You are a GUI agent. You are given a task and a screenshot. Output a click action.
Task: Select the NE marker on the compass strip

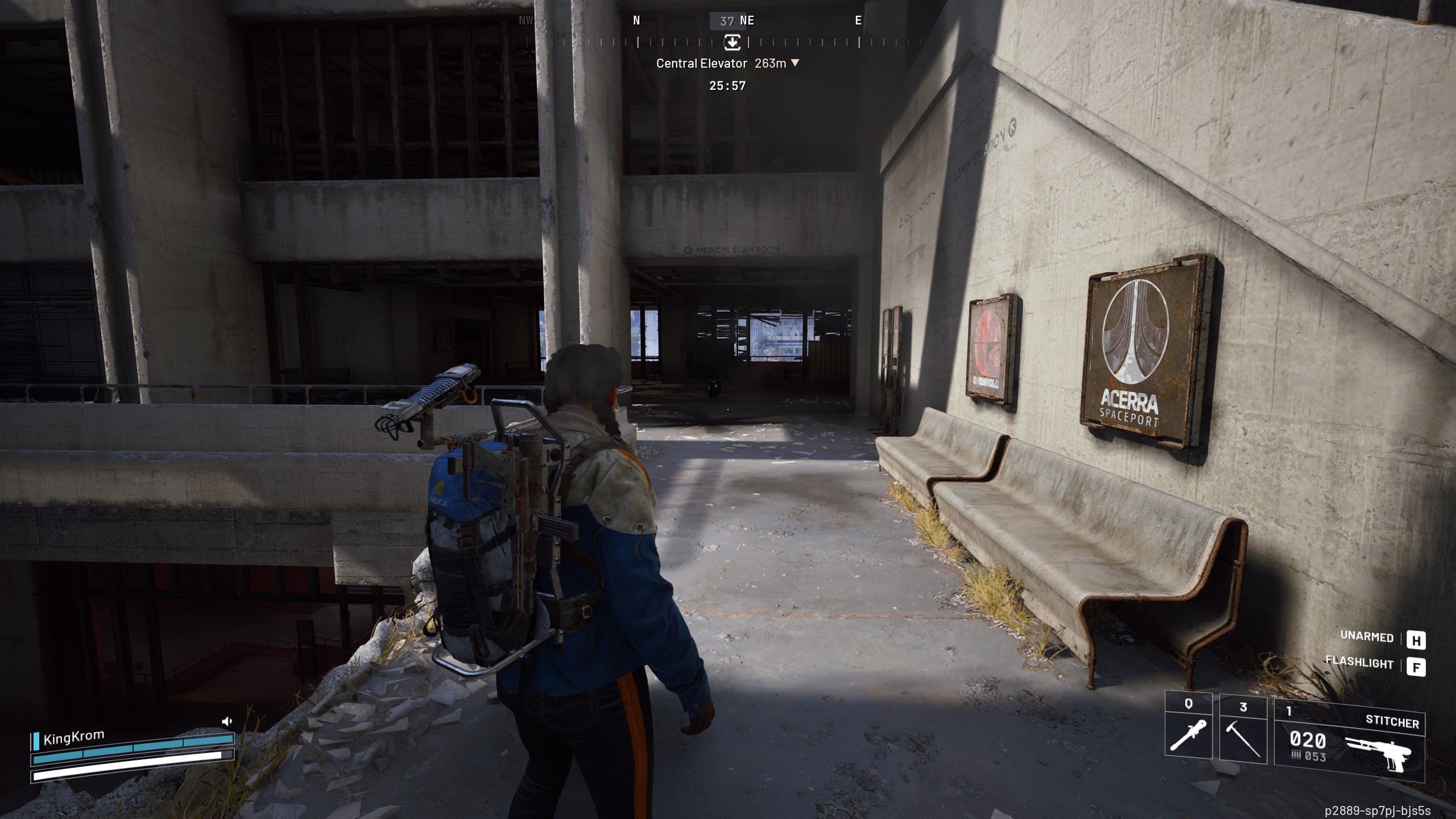(x=748, y=20)
